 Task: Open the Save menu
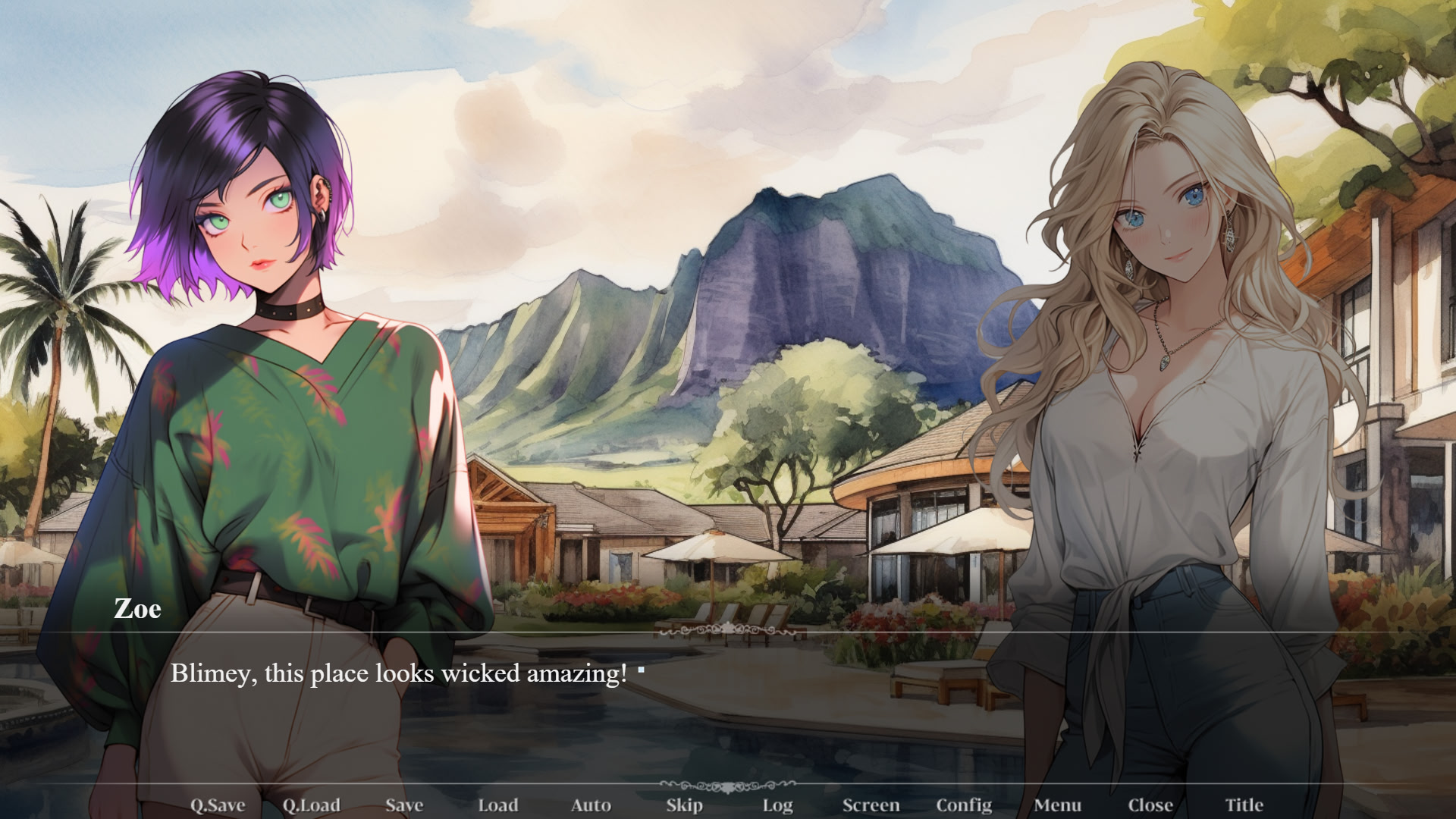pyautogui.click(x=404, y=805)
